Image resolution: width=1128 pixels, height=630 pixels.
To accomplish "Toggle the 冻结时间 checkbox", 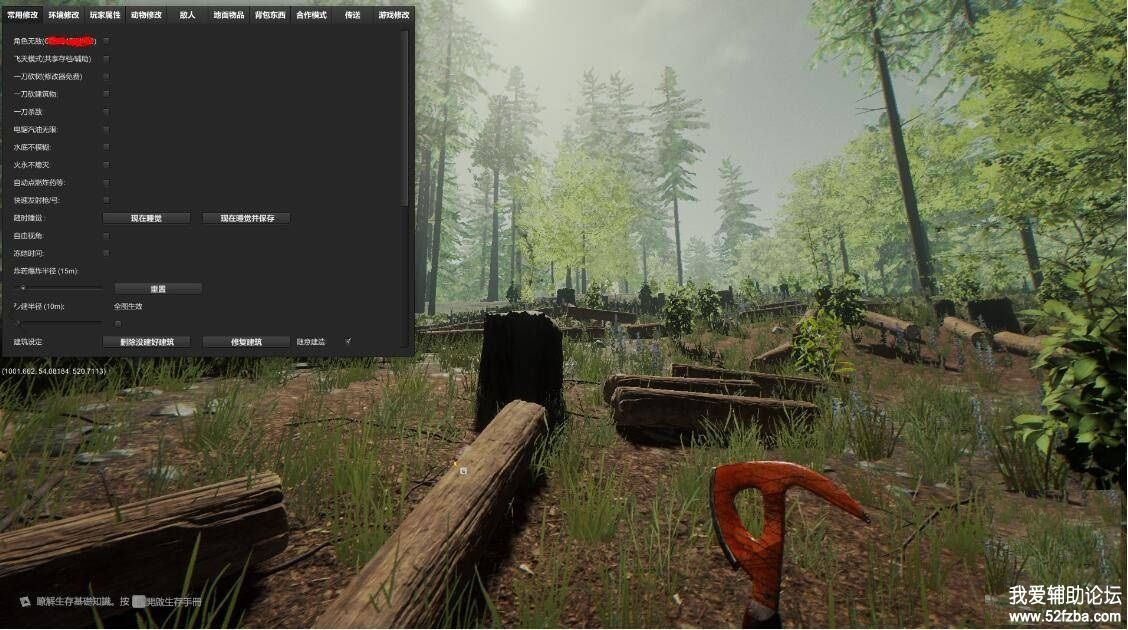I will point(107,253).
